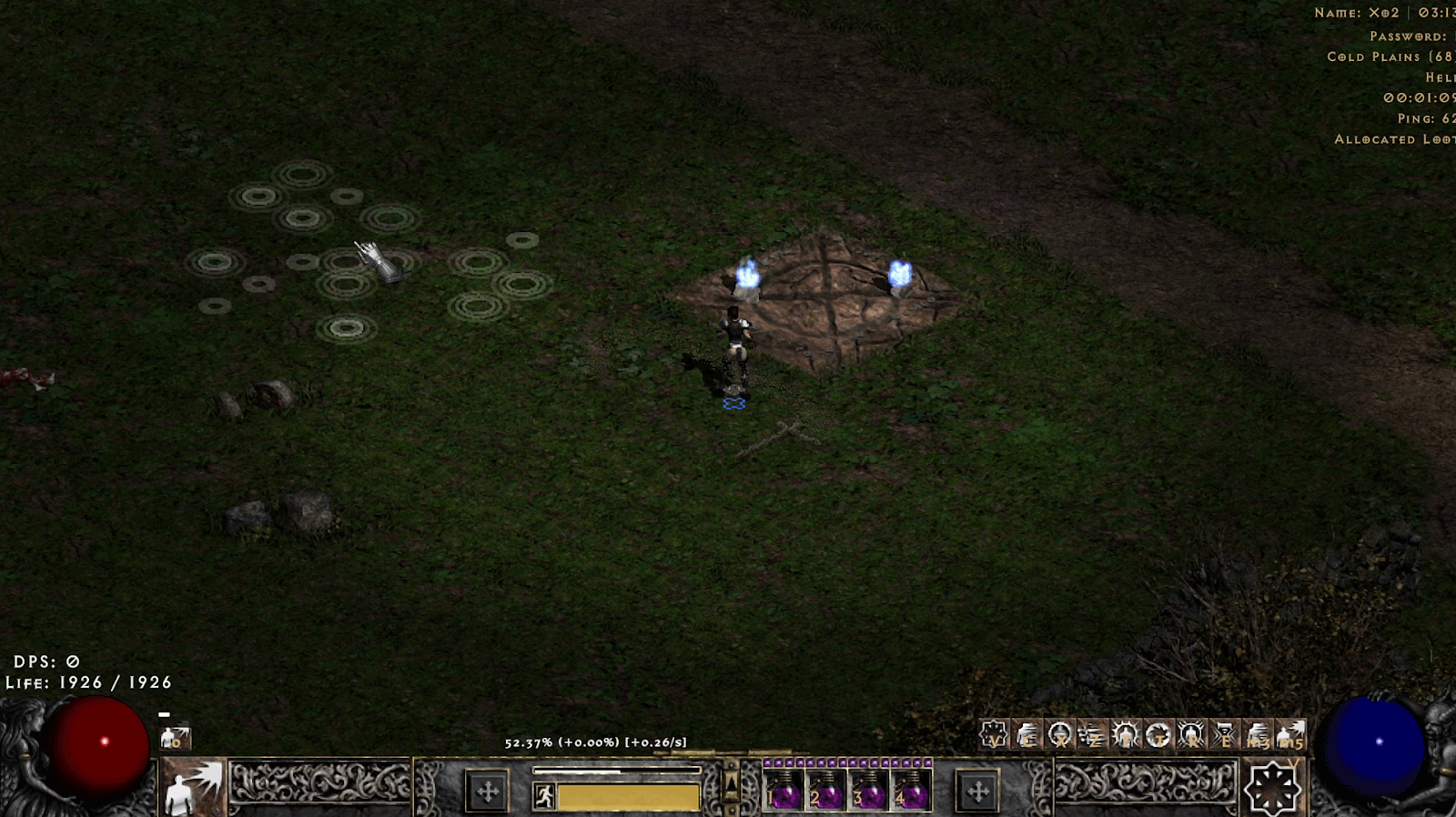Select the skill hotkey icon labeled E
The height and width of the screenshot is (817, 1456).
point(1224,734)
